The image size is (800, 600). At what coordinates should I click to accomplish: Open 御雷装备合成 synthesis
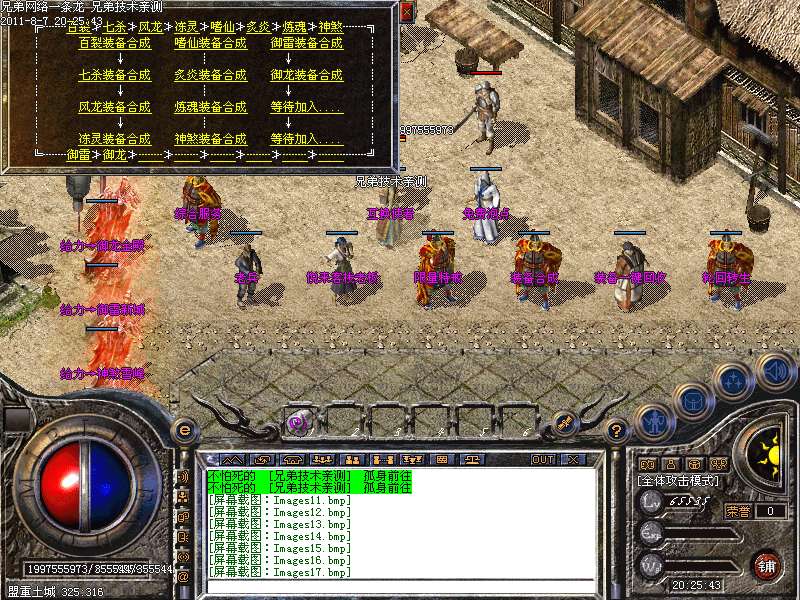(306, 44)
